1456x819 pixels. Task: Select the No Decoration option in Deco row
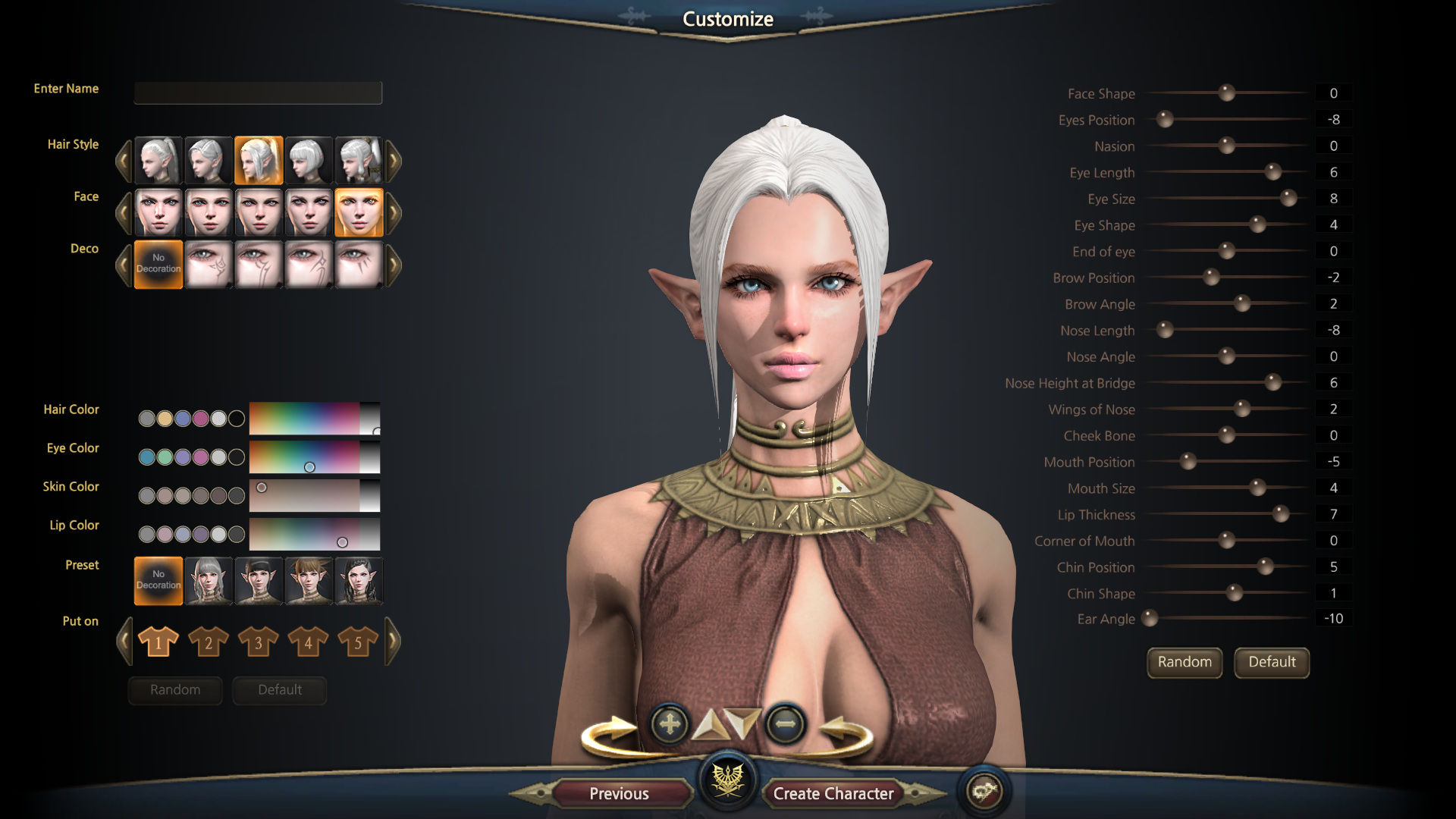point(158,264)
